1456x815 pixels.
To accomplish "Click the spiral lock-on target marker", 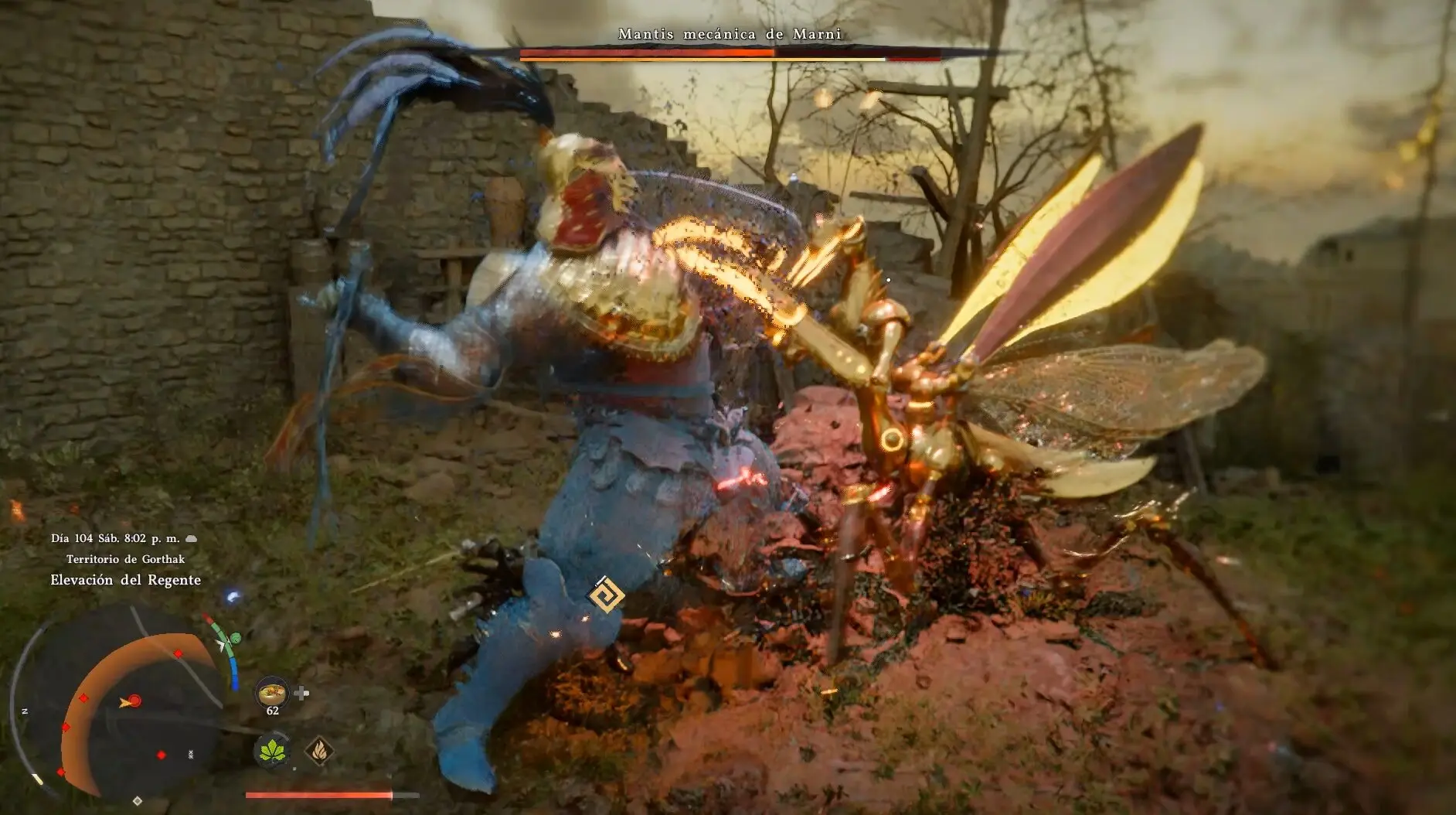I will (x=606, y=595).
